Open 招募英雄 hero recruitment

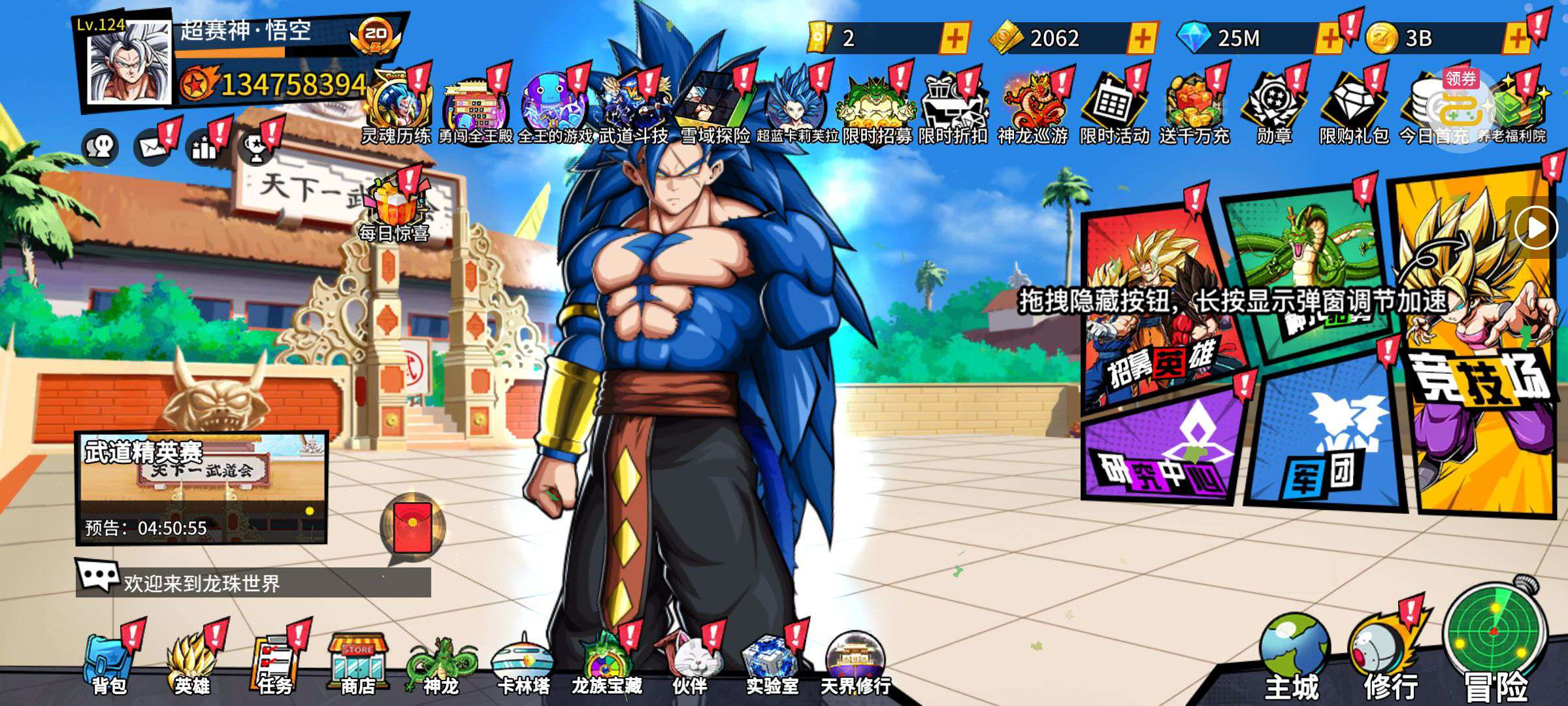click(1160, 314)
